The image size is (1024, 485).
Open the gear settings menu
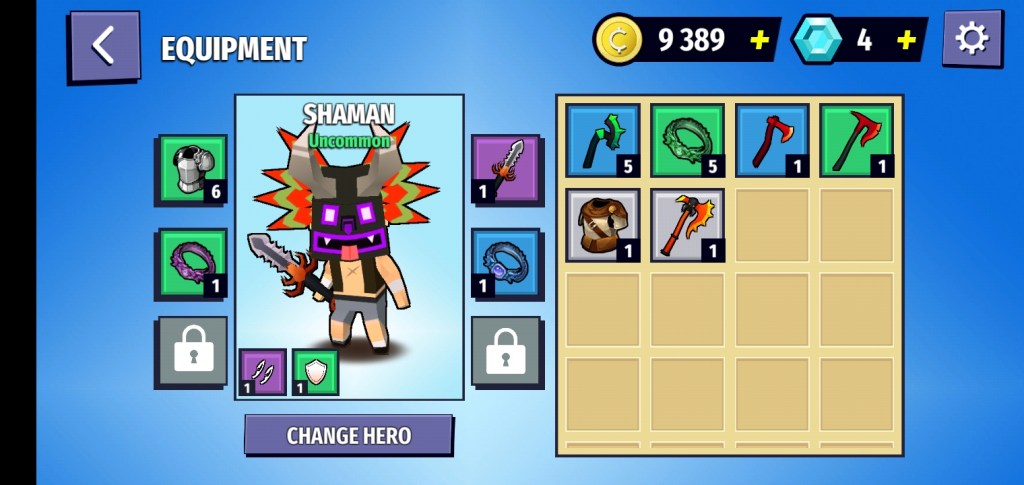pos(971,39)
